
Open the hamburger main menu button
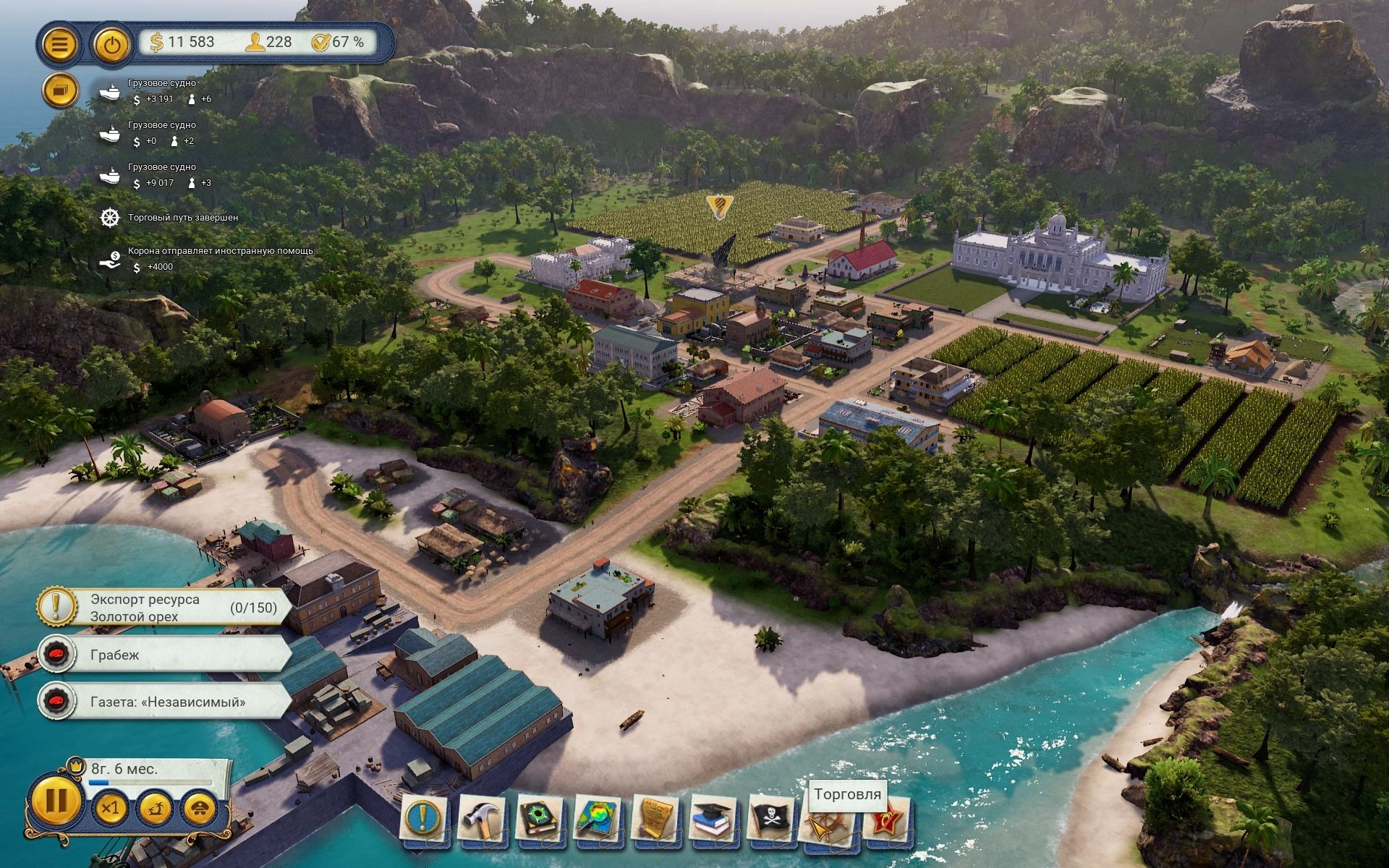(x=60, y=44)
